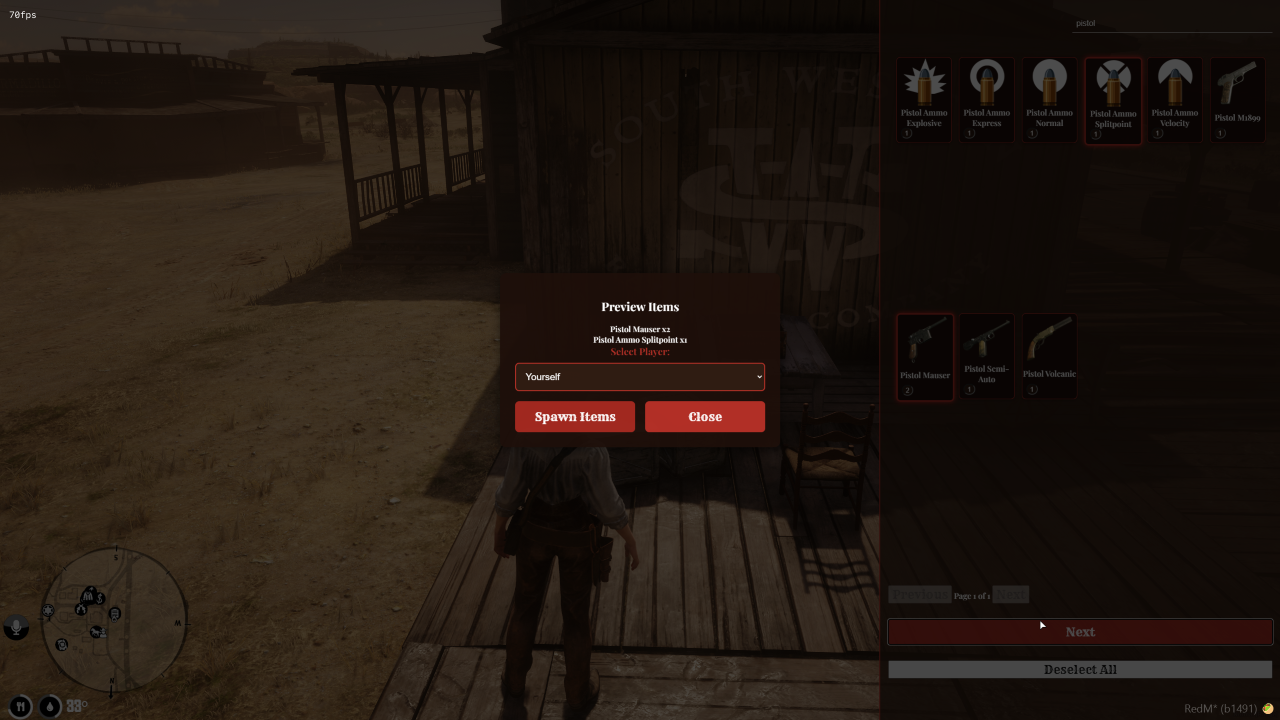The height and width of the screenshot is (720, 1280).
Task: Toggle the Pistol Ammo Splitpoint item
Action: pos(1113,100)
